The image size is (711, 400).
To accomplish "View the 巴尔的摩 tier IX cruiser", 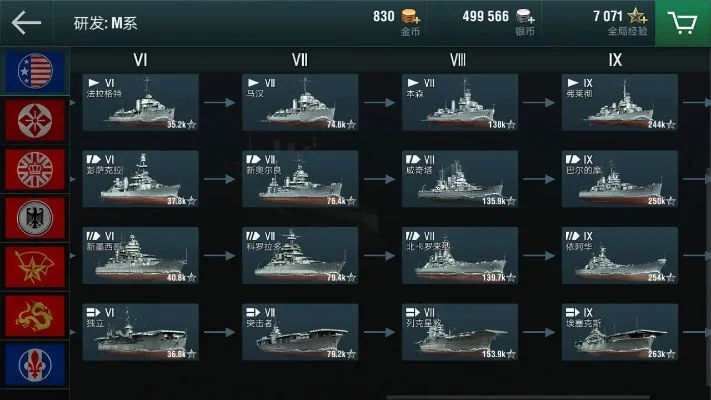I will coord(619,179).
